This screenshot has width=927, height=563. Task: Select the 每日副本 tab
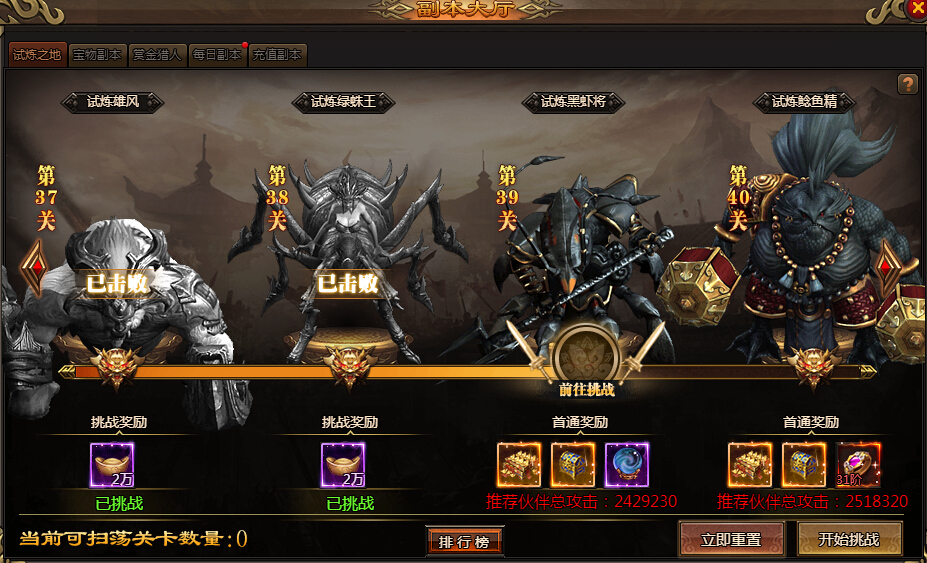217,55
